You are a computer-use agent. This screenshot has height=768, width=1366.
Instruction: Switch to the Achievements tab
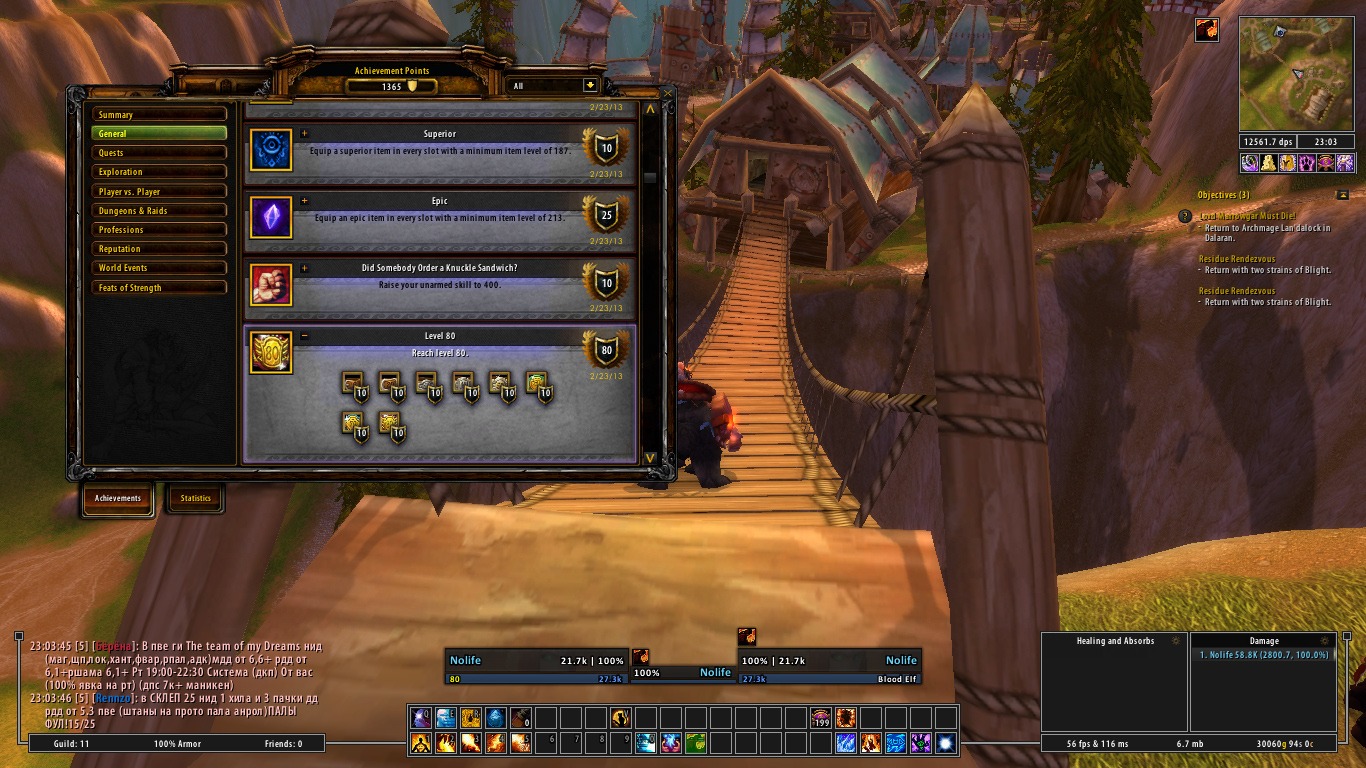point(118,498)
